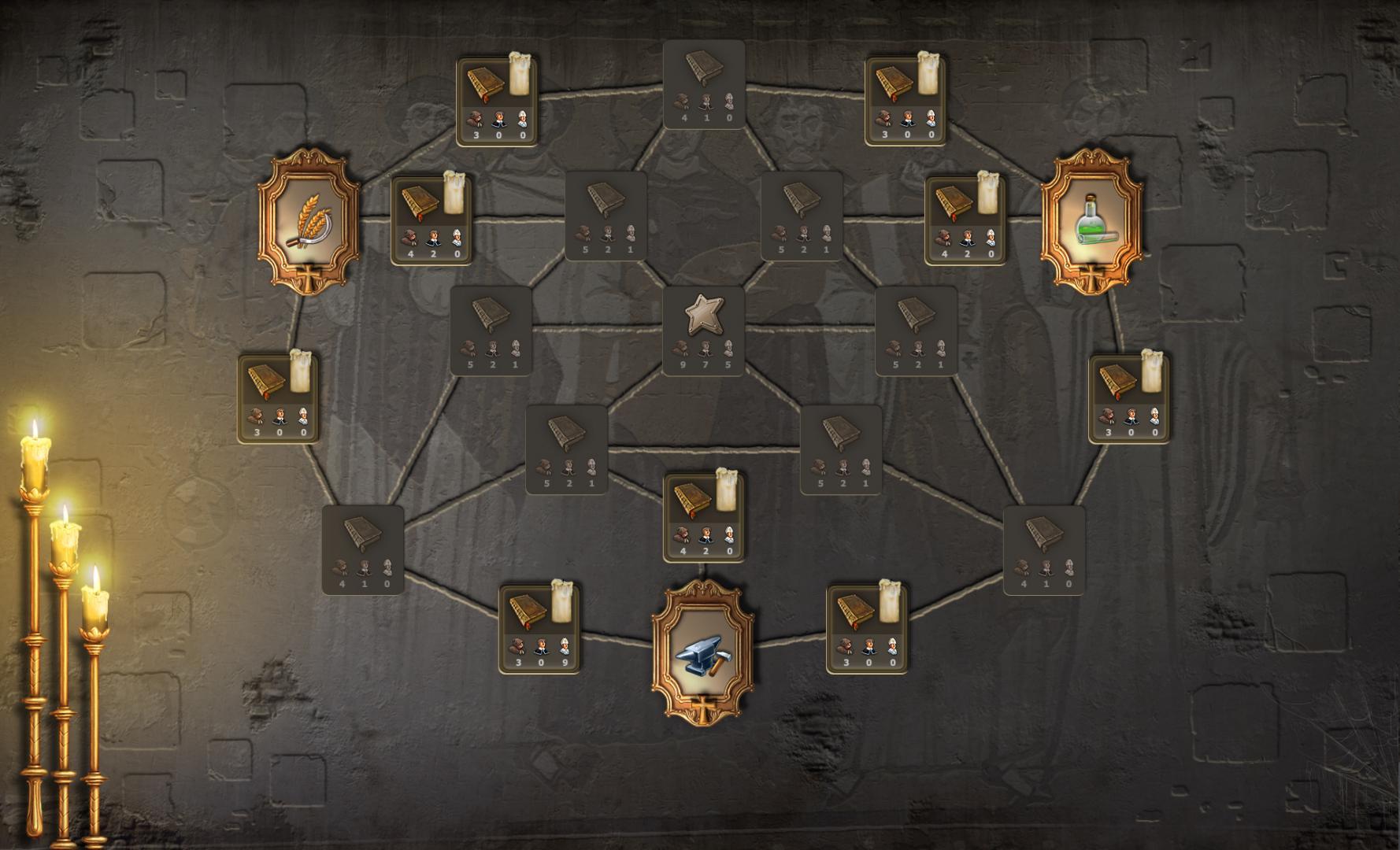Select the top-center book node costing 4-1-0
The width and height of the screenshot is (1400, 850).
pyautogui.click(x=703, y=83)
